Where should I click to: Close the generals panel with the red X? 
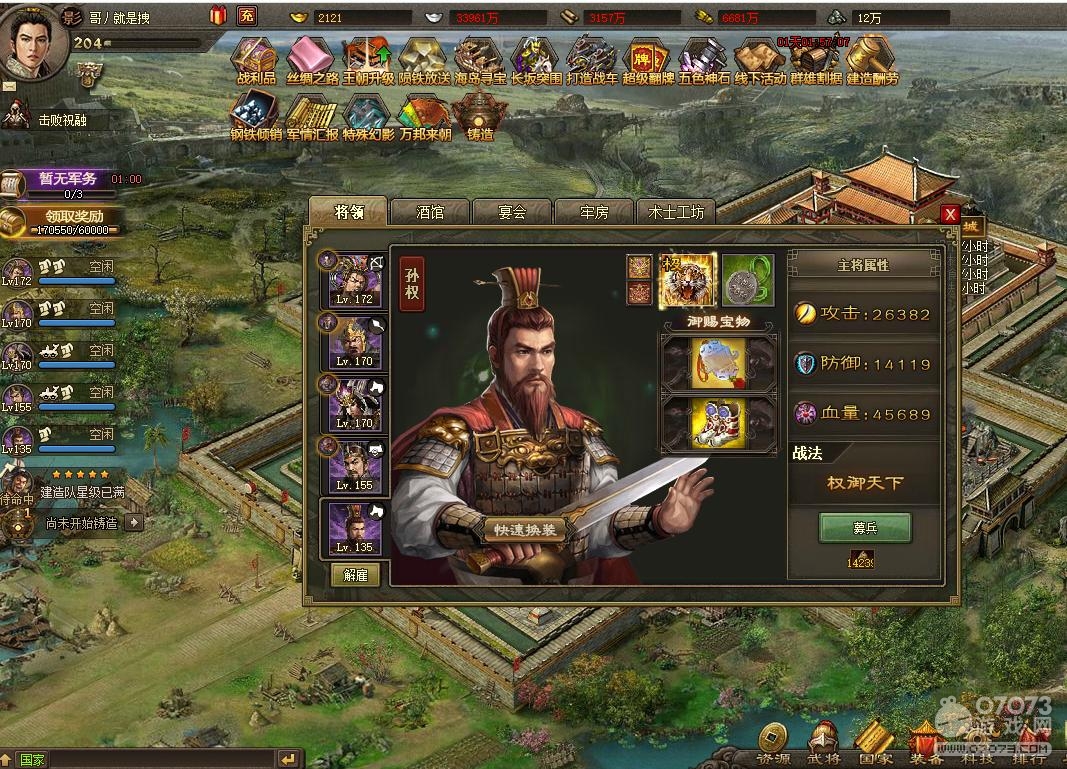point(950,214)
